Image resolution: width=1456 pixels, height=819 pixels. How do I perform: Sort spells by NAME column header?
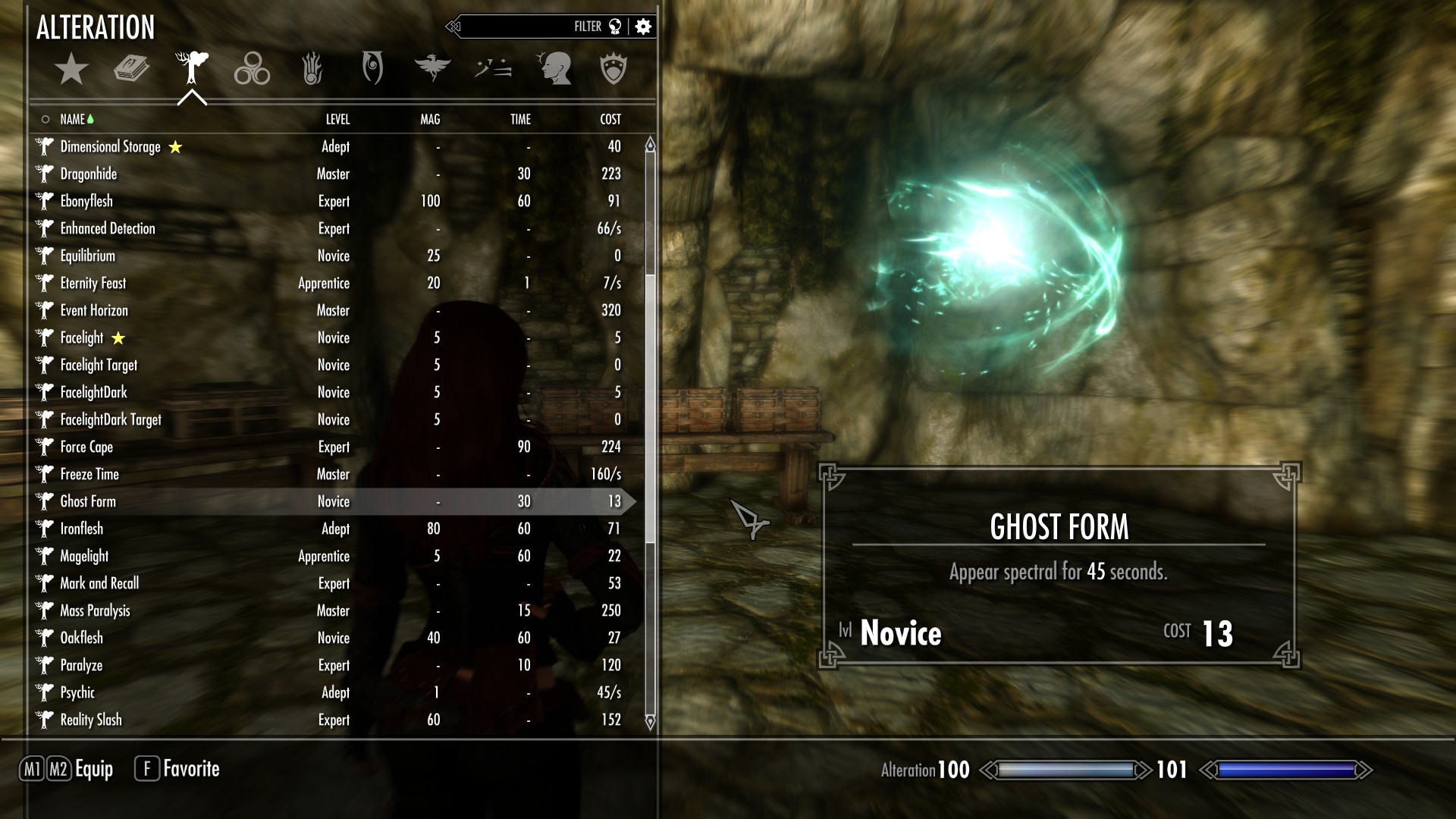tap(73, 119)
